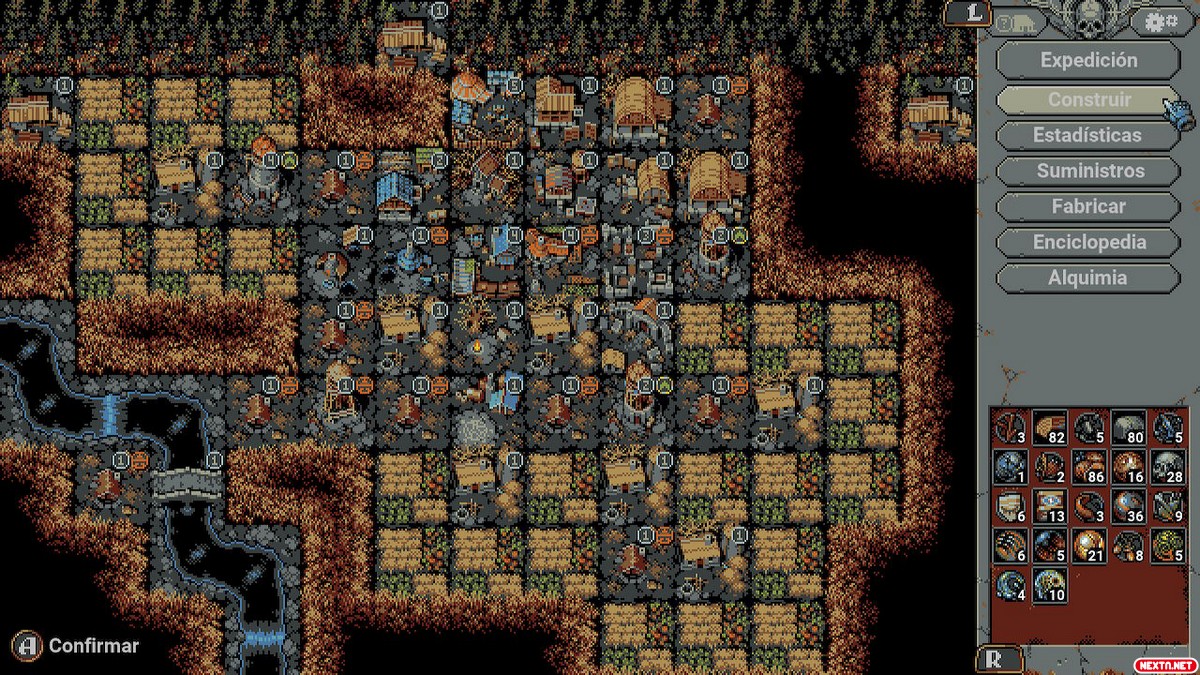Select the resource slot showing 82
This screenshot has height=675, width=1200.
click(1048, 427)
